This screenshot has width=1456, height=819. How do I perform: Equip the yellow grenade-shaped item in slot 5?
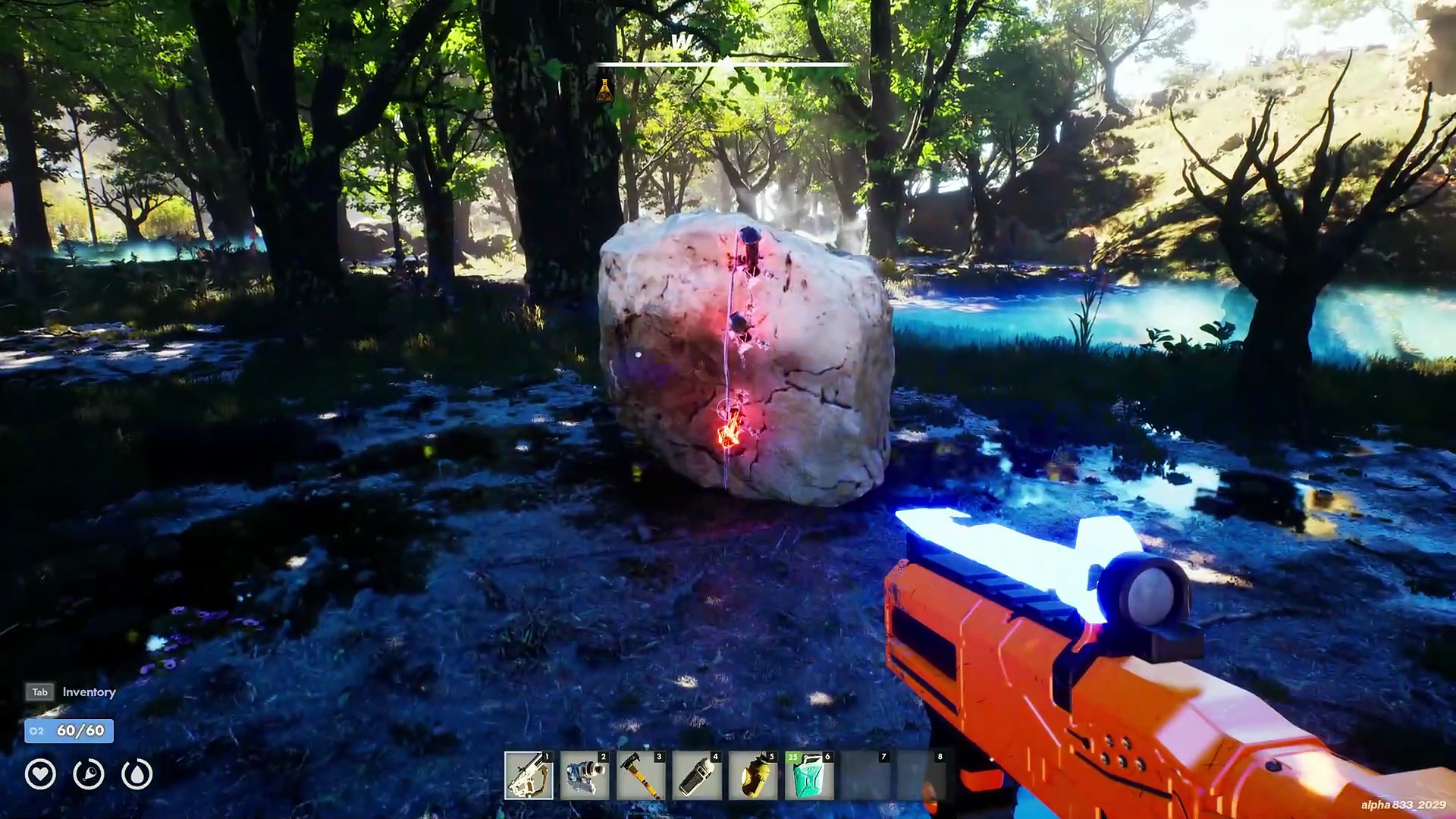[753, 776]
